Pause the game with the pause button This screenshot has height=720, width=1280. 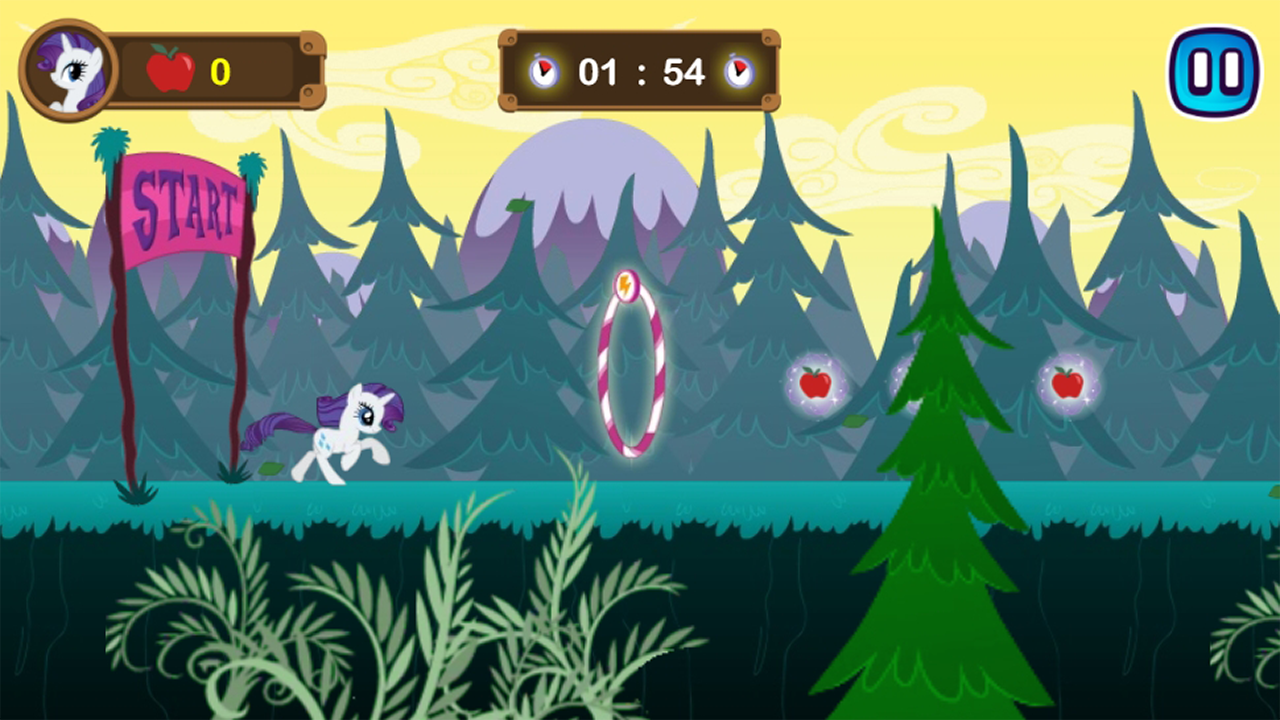coord(1215,70)
